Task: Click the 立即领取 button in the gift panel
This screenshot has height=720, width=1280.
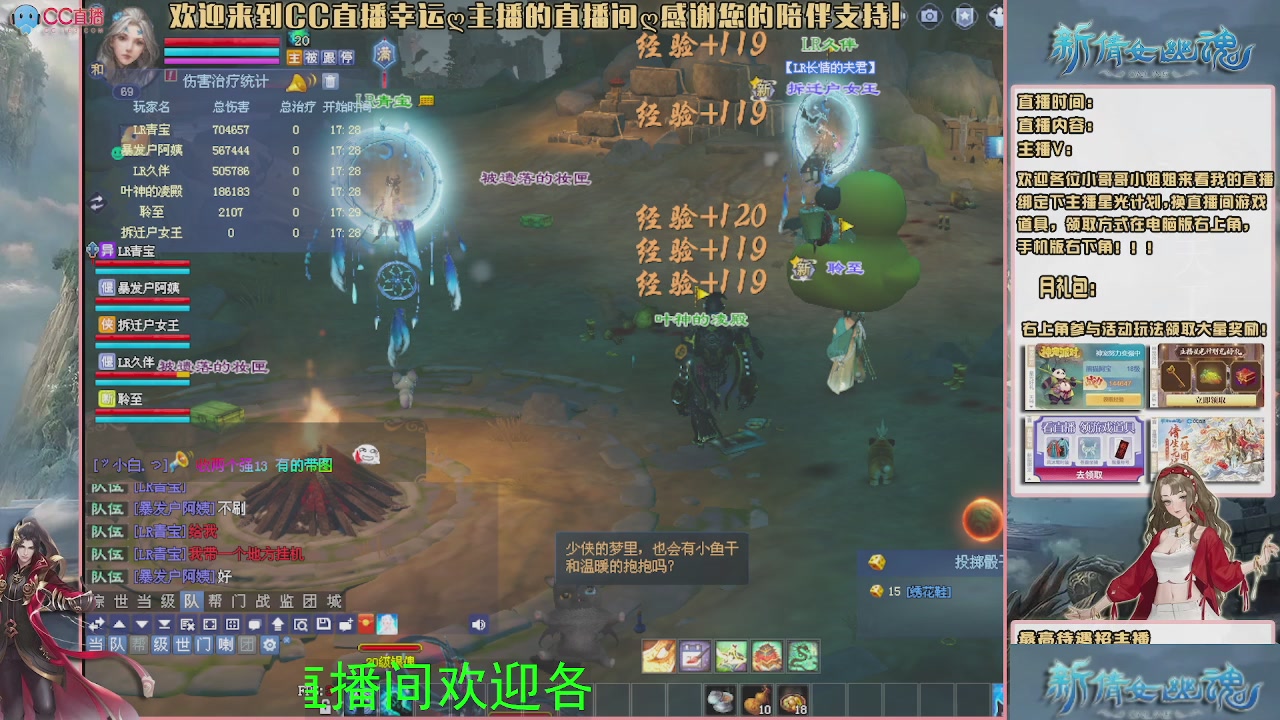Action: [1210, 400]
